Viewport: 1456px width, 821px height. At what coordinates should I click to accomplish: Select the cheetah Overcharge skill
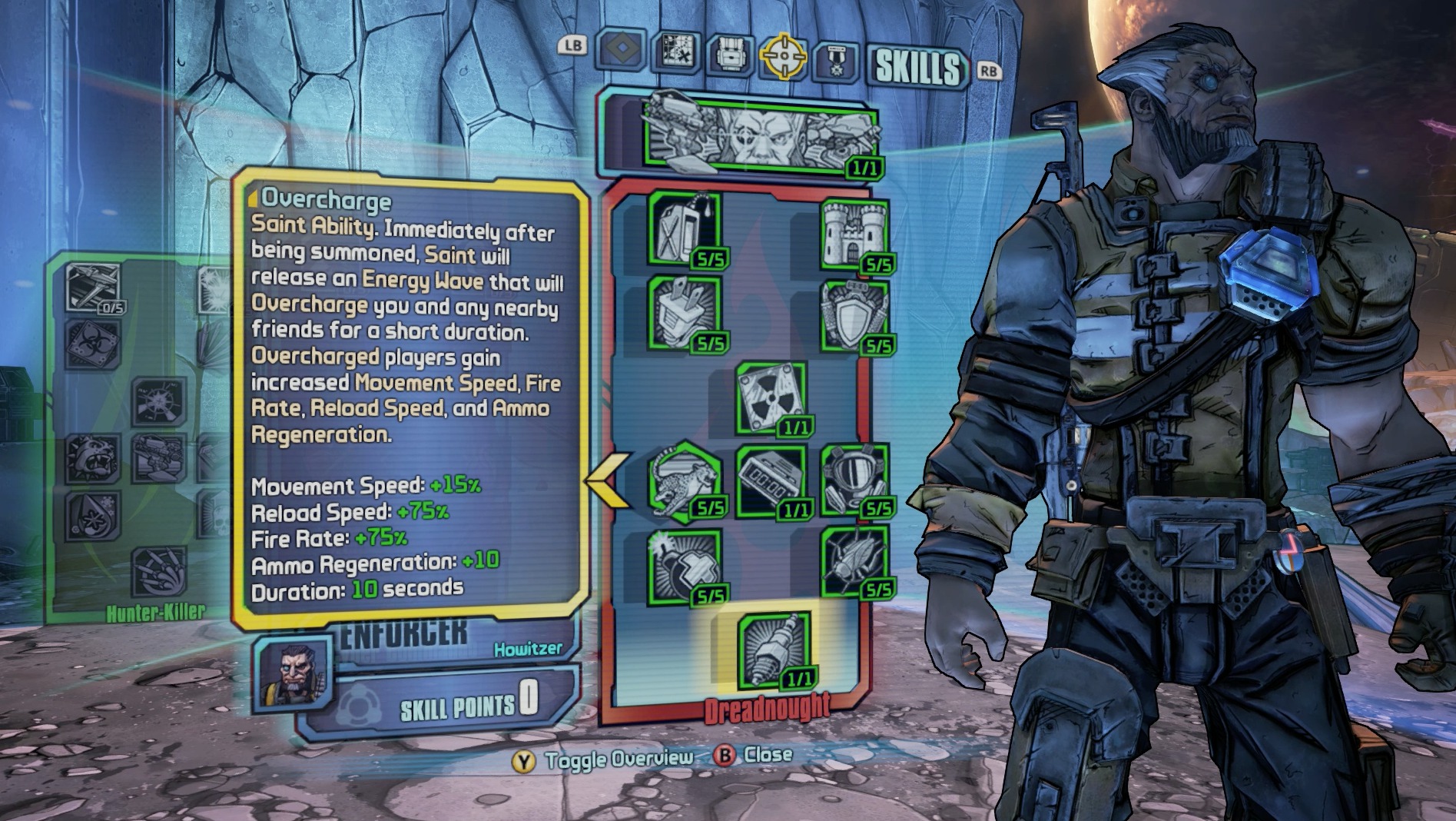pos(685,480)
